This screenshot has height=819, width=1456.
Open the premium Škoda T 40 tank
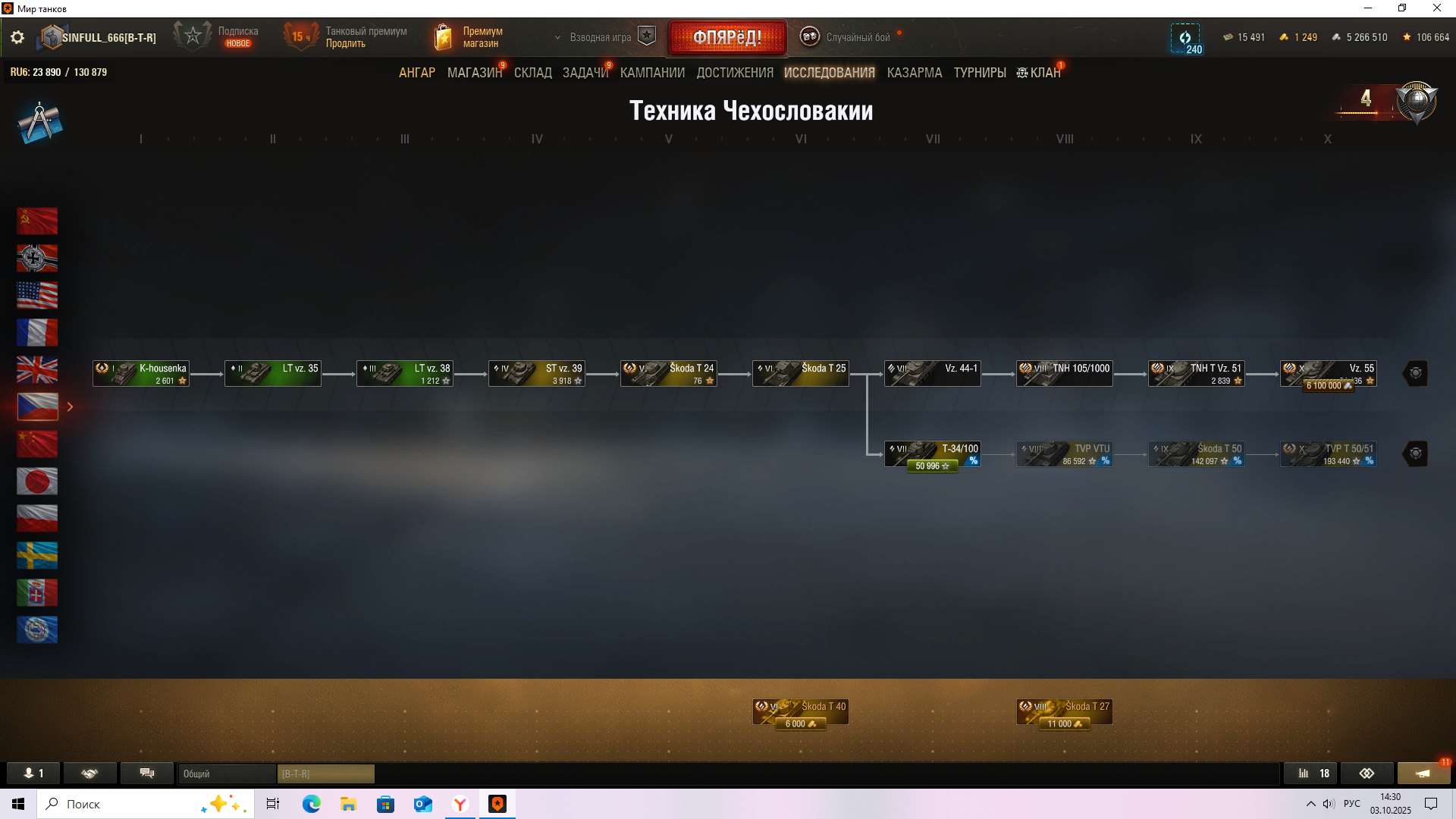point(800,712)
